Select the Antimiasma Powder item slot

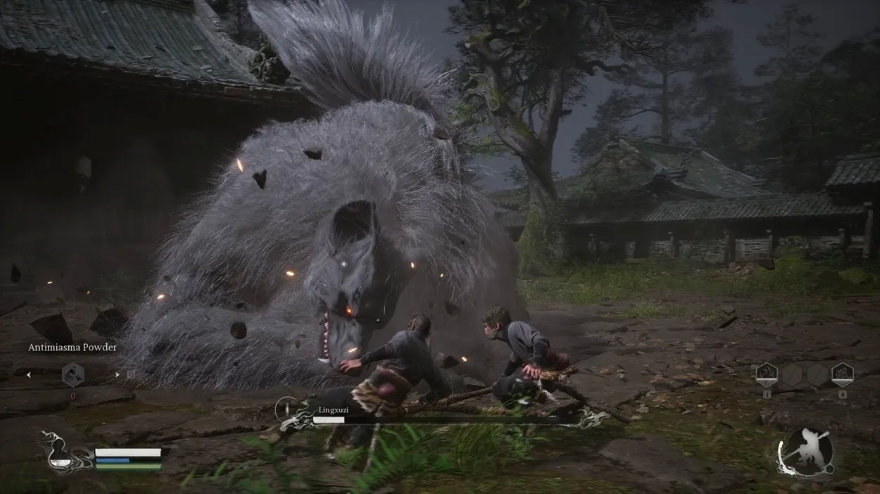73,374
